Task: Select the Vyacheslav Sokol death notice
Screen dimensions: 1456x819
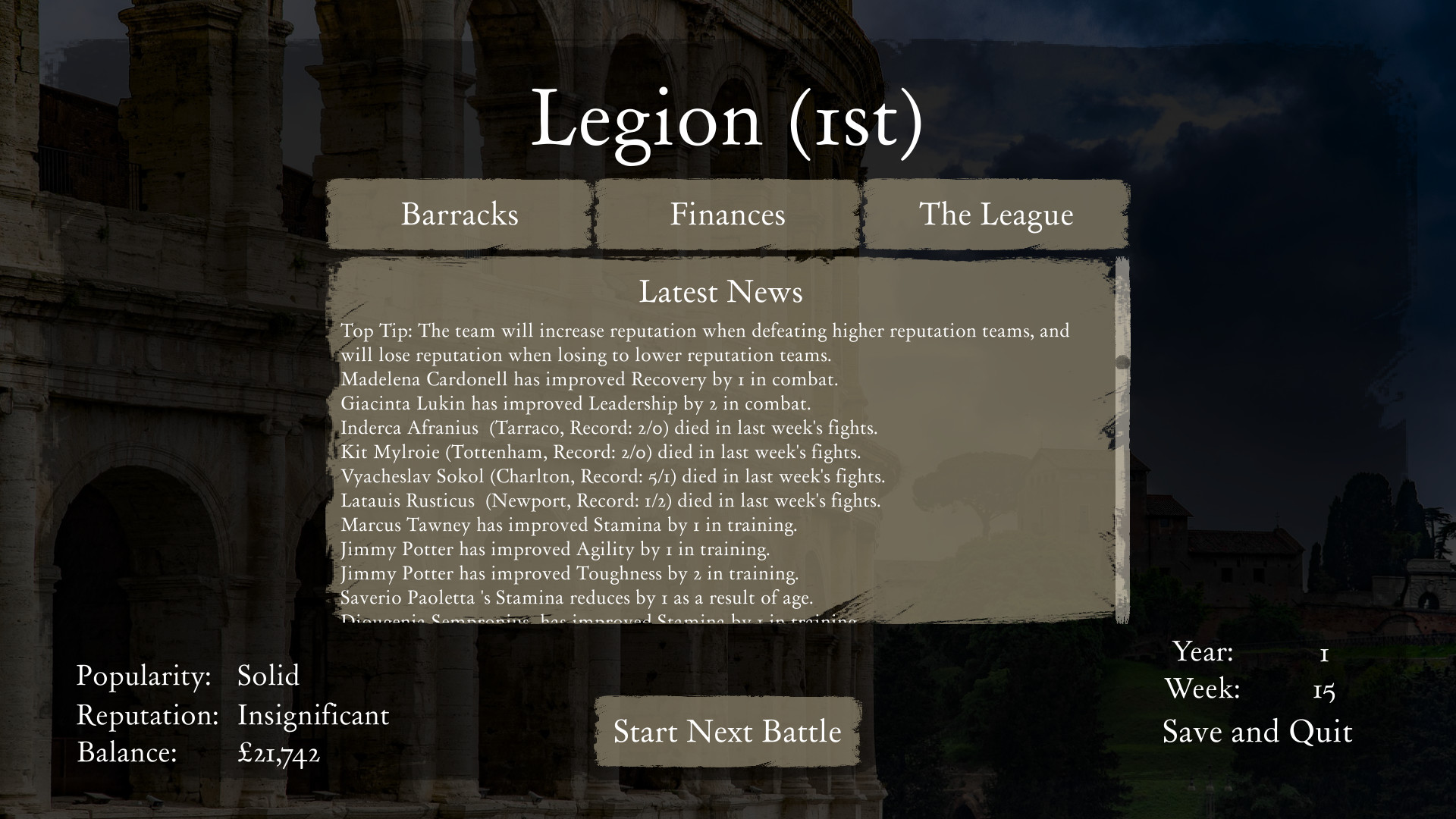Action: 613,476
